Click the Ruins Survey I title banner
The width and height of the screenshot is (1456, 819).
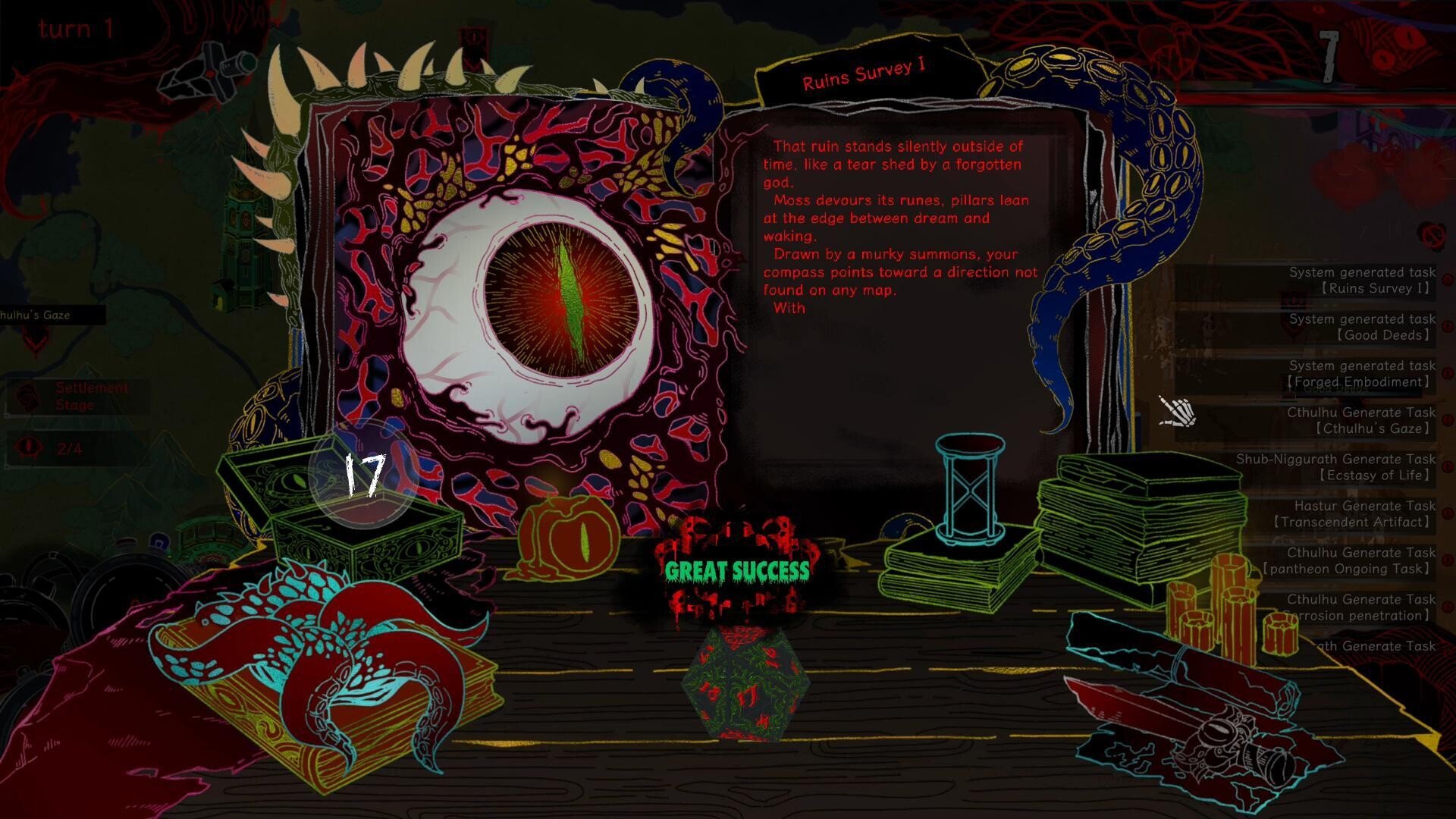point(864,75)
